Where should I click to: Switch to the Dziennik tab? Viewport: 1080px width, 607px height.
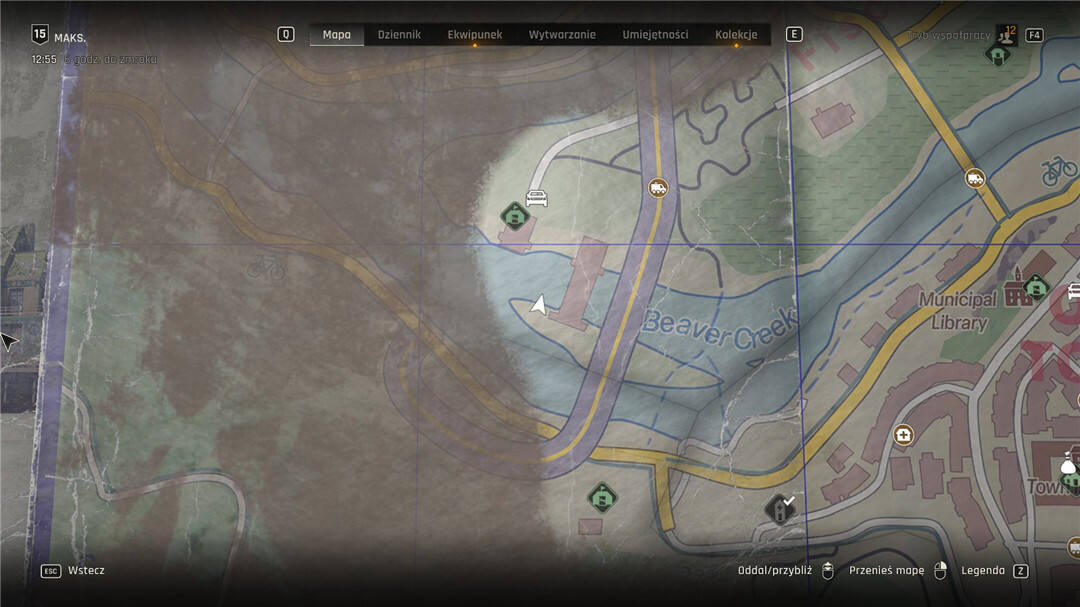click(399, 35)
